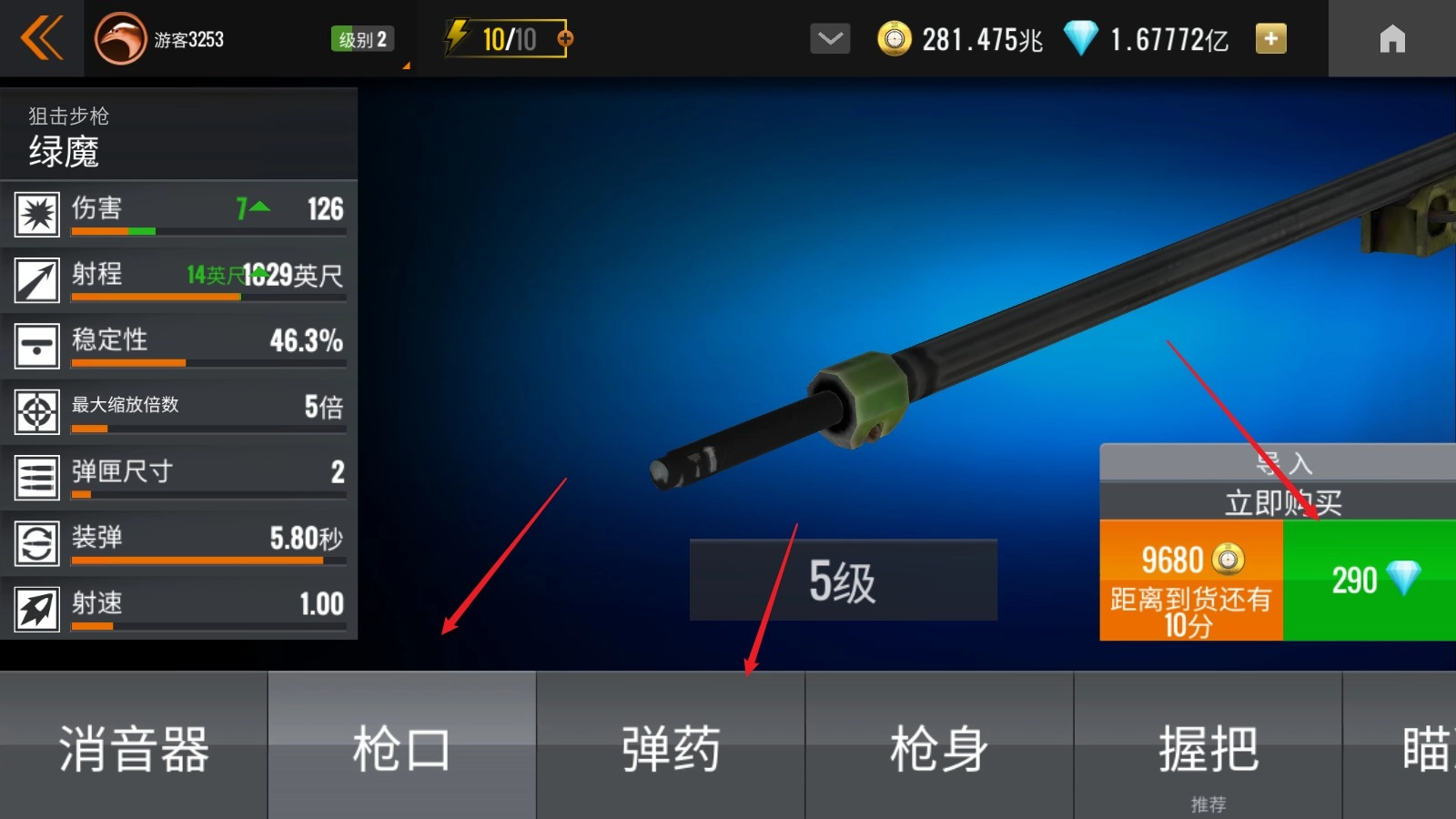Select the stability (稳定性) stat icon
The image size is (1456, 819).
tap(36, 346)
